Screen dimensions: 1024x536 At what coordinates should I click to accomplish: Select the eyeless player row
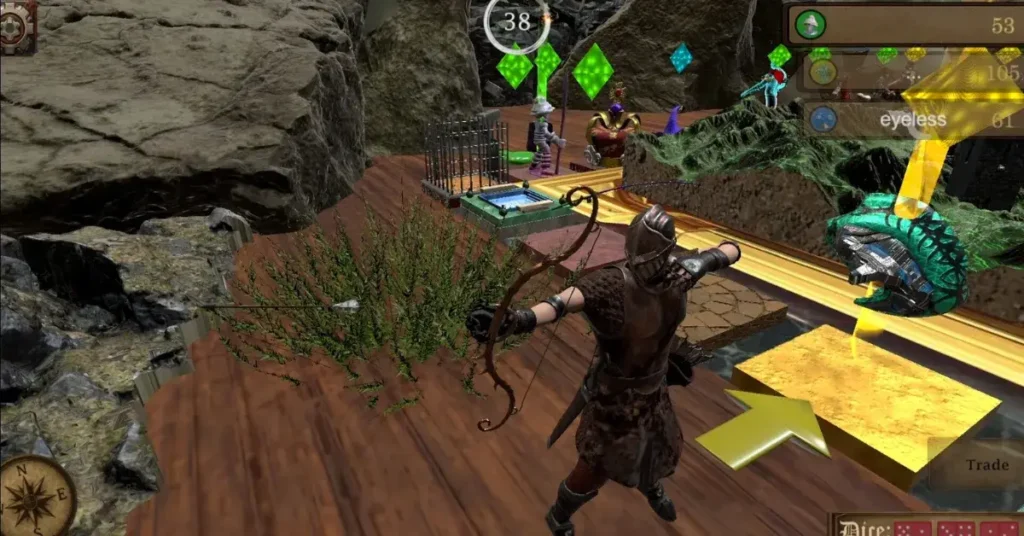(910, 120)
